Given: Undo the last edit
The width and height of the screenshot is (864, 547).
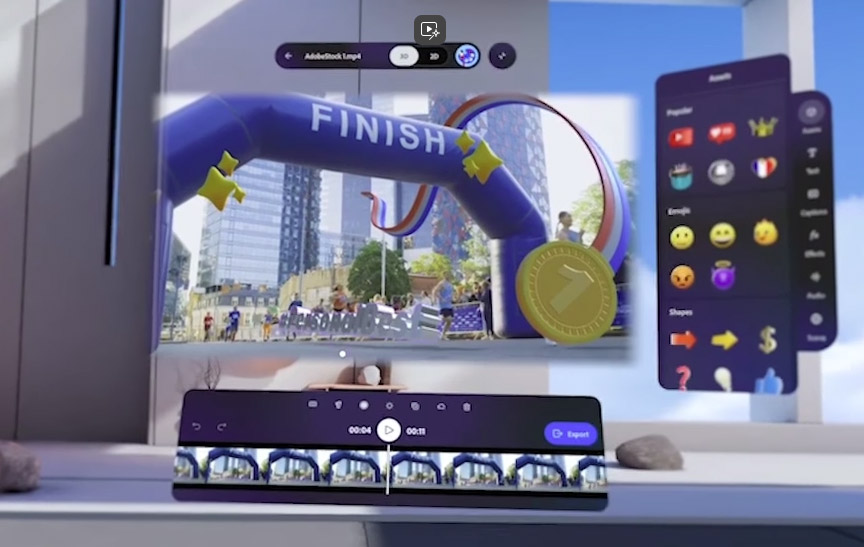Looking at the screenshot, I should 196,427.
